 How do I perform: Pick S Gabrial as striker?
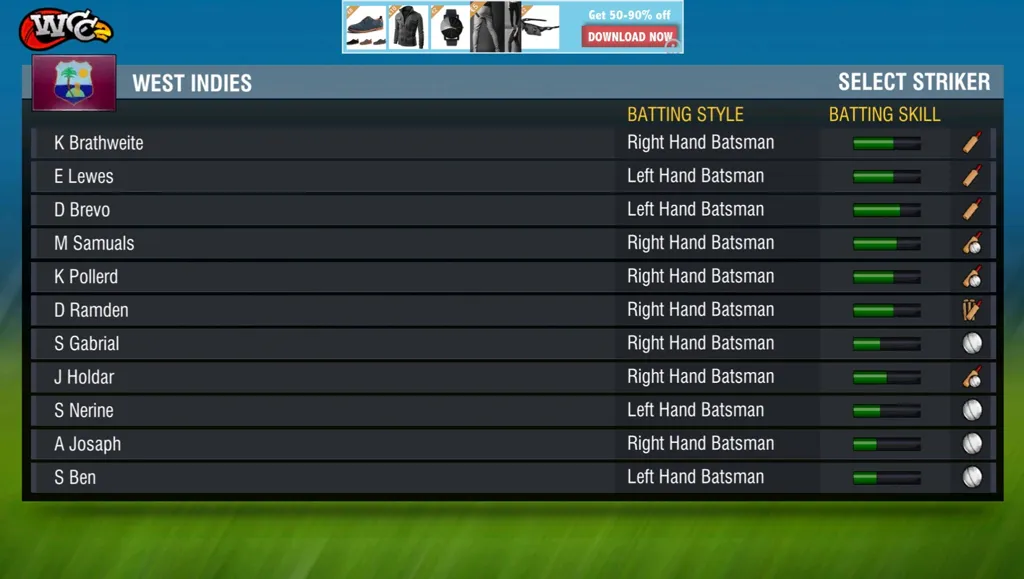pos(87,344)
